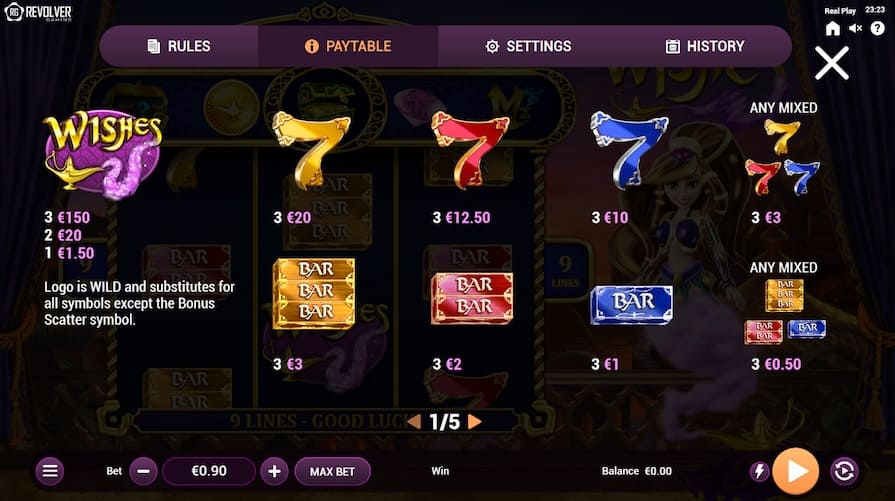Viewport: 895px width, 501px height.
Task: Show the History tab
Action: (705, 46)
